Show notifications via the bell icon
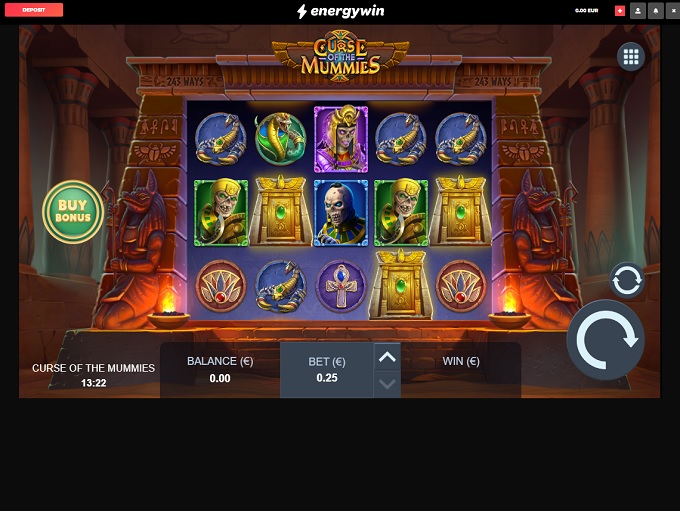This screenshot has width=680, height=511. [655, 10]
